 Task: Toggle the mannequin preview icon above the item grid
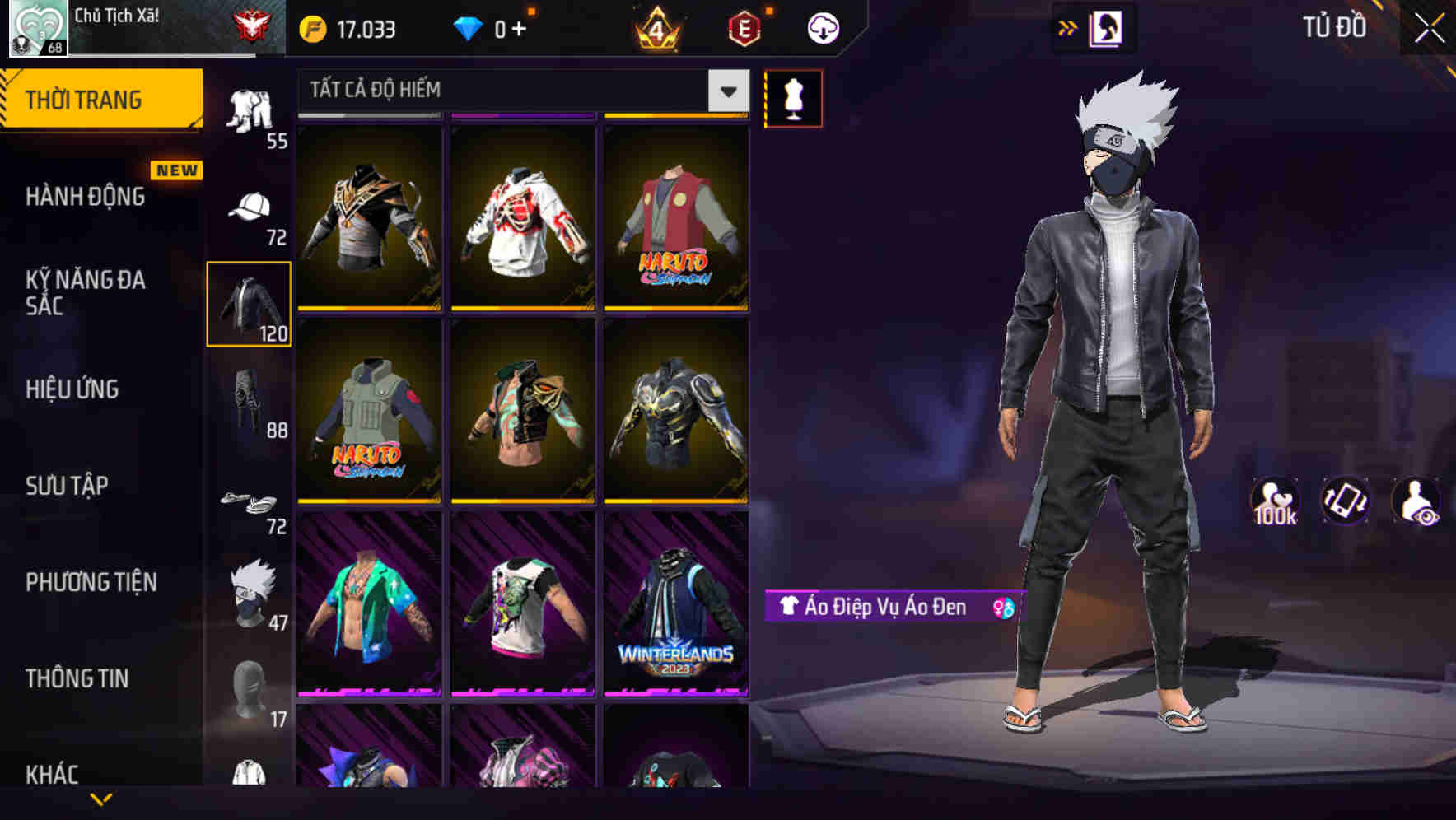pos(793,98)
